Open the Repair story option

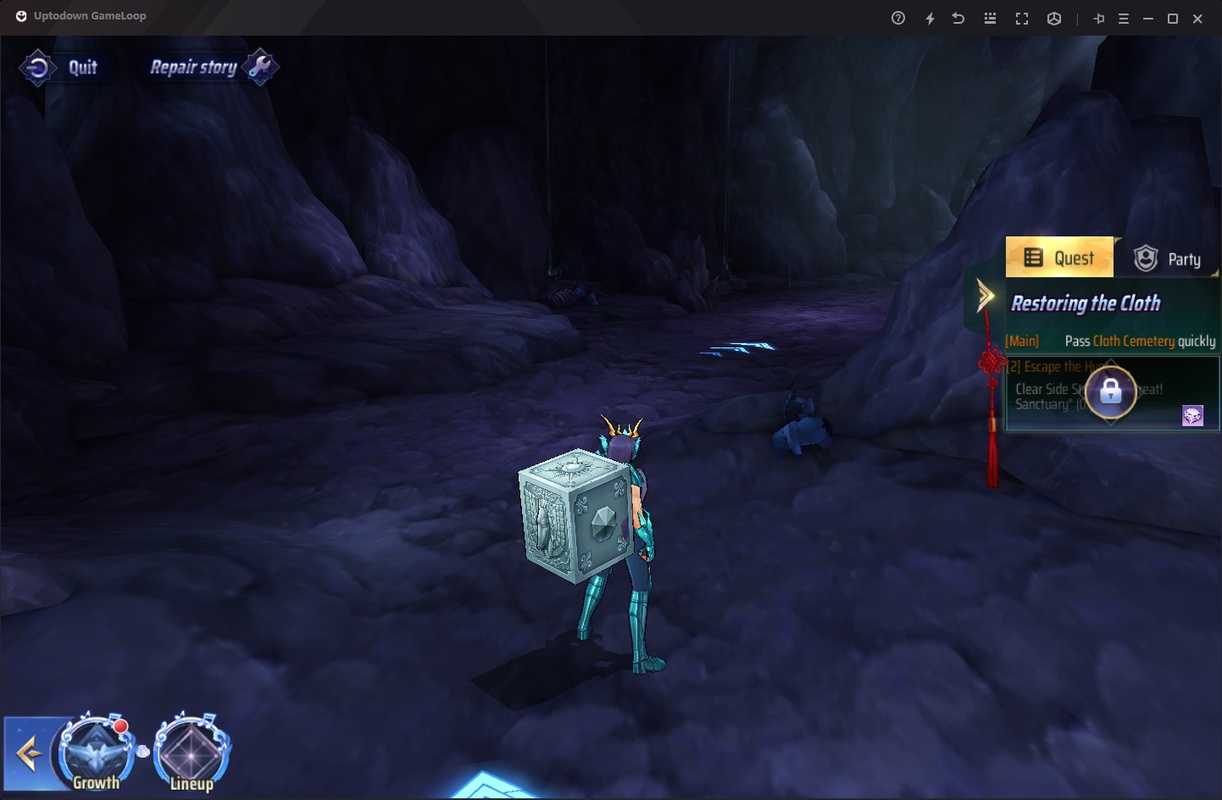(x=212, y=68)
